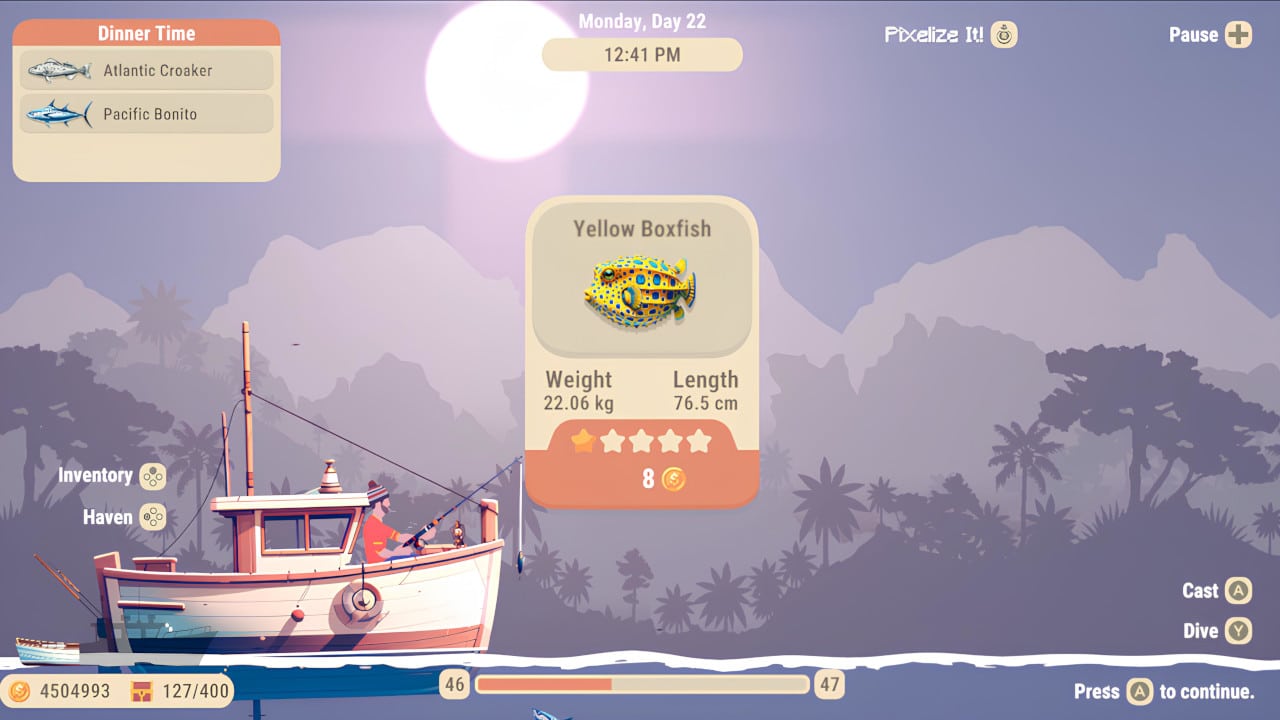Click the 12:41 PM time display
This screenshot has height=720, width=1280.
click(x=641, y=55)
